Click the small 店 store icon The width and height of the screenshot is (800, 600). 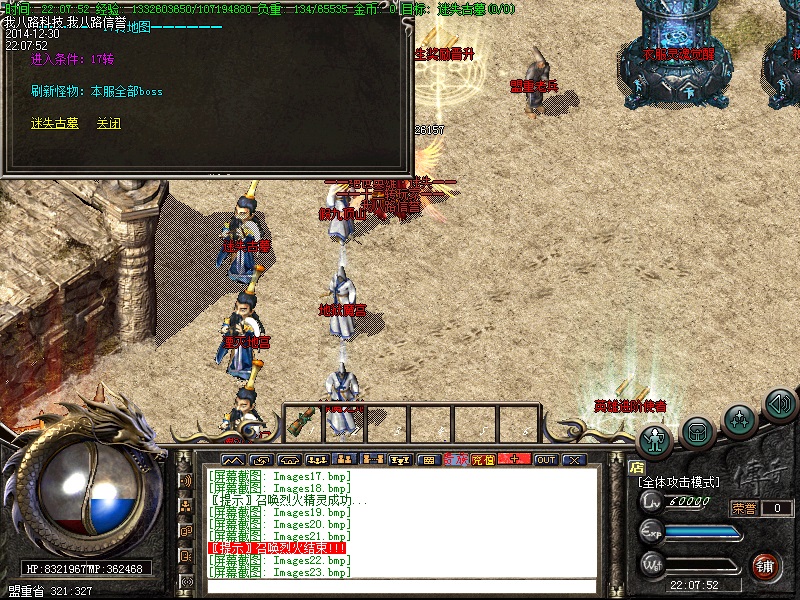[x=636, y=466]
